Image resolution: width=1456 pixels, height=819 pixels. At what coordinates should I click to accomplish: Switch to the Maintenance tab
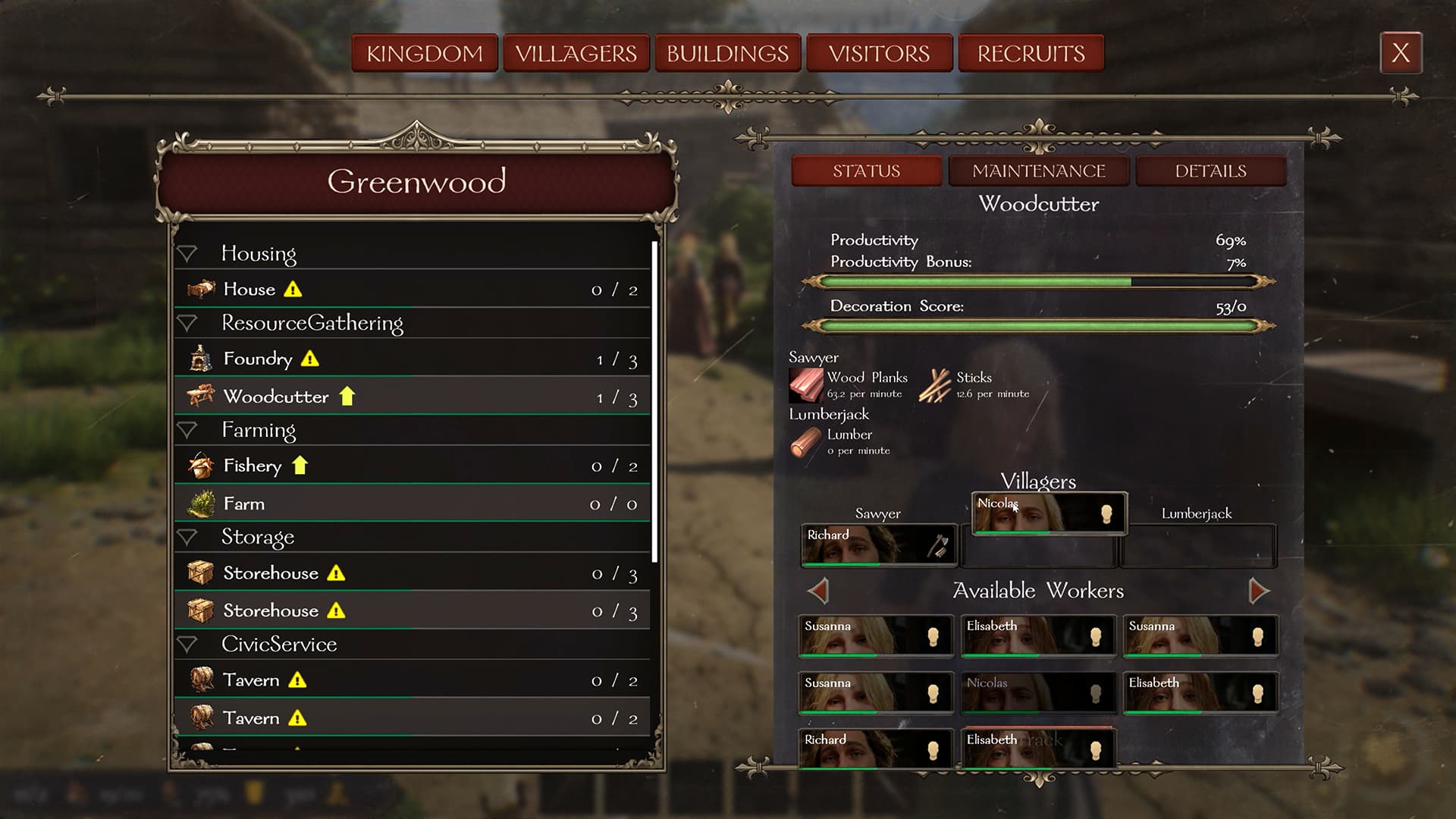pyautogui.click(x=1038, y=171)
